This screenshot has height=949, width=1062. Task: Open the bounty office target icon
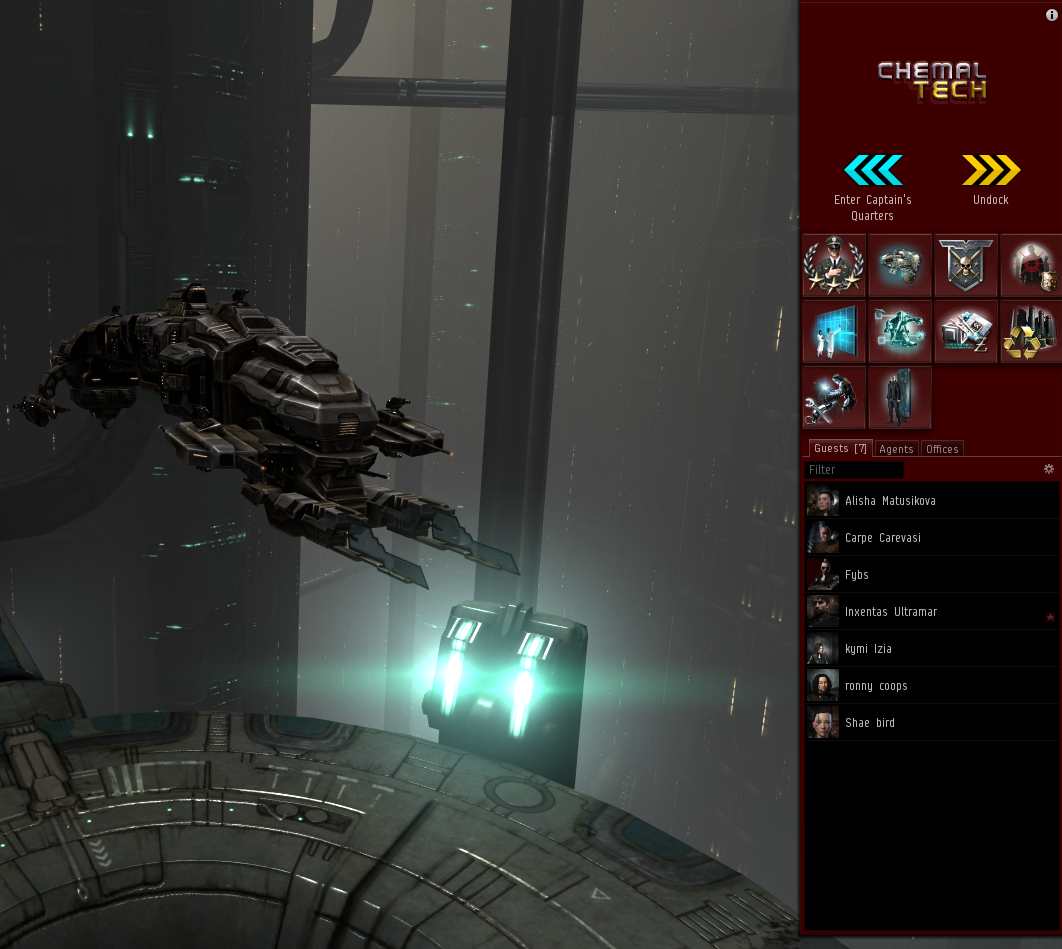click(1031, 266)
